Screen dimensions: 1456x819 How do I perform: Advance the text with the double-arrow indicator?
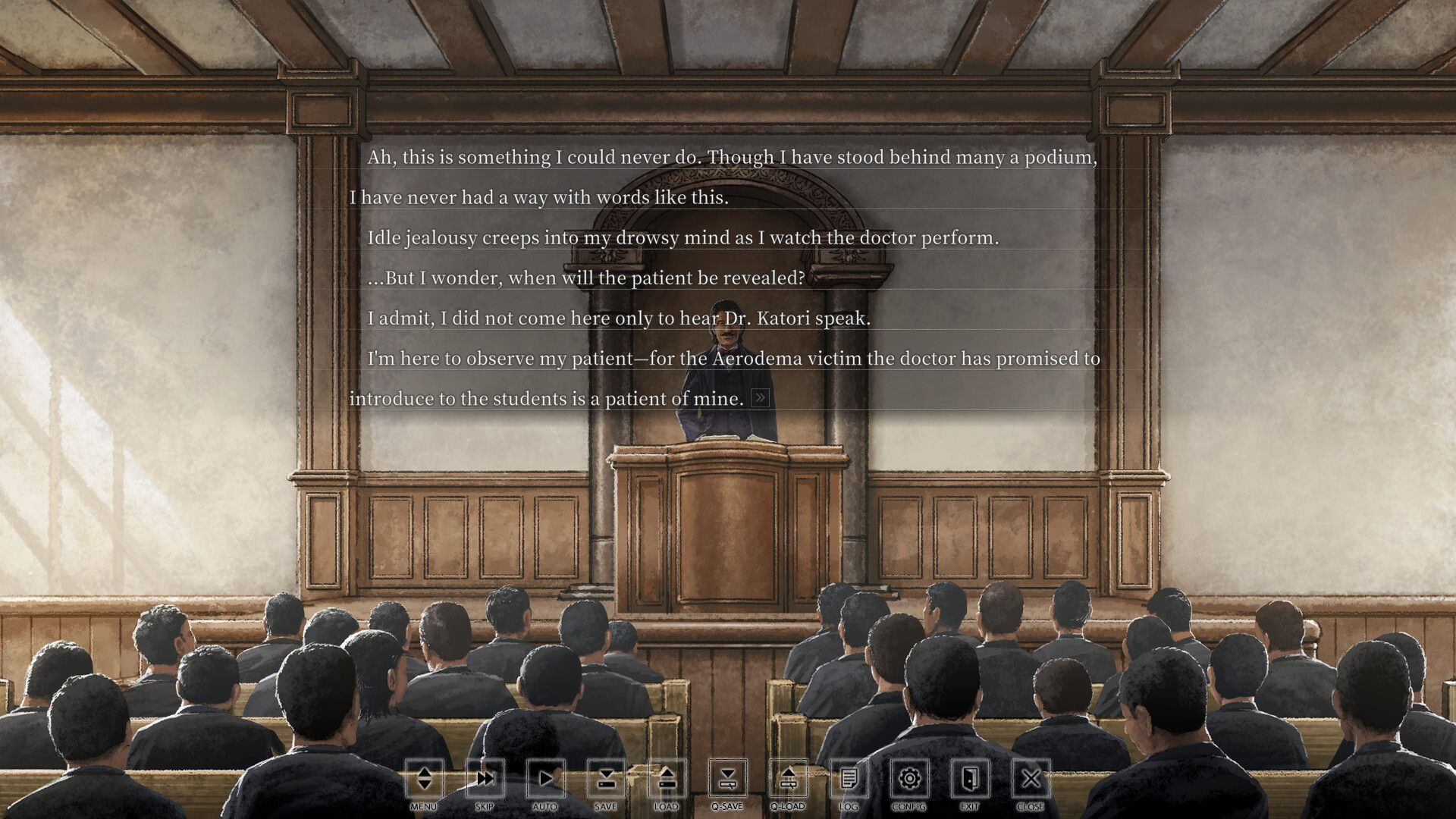[x=760, y=398]
